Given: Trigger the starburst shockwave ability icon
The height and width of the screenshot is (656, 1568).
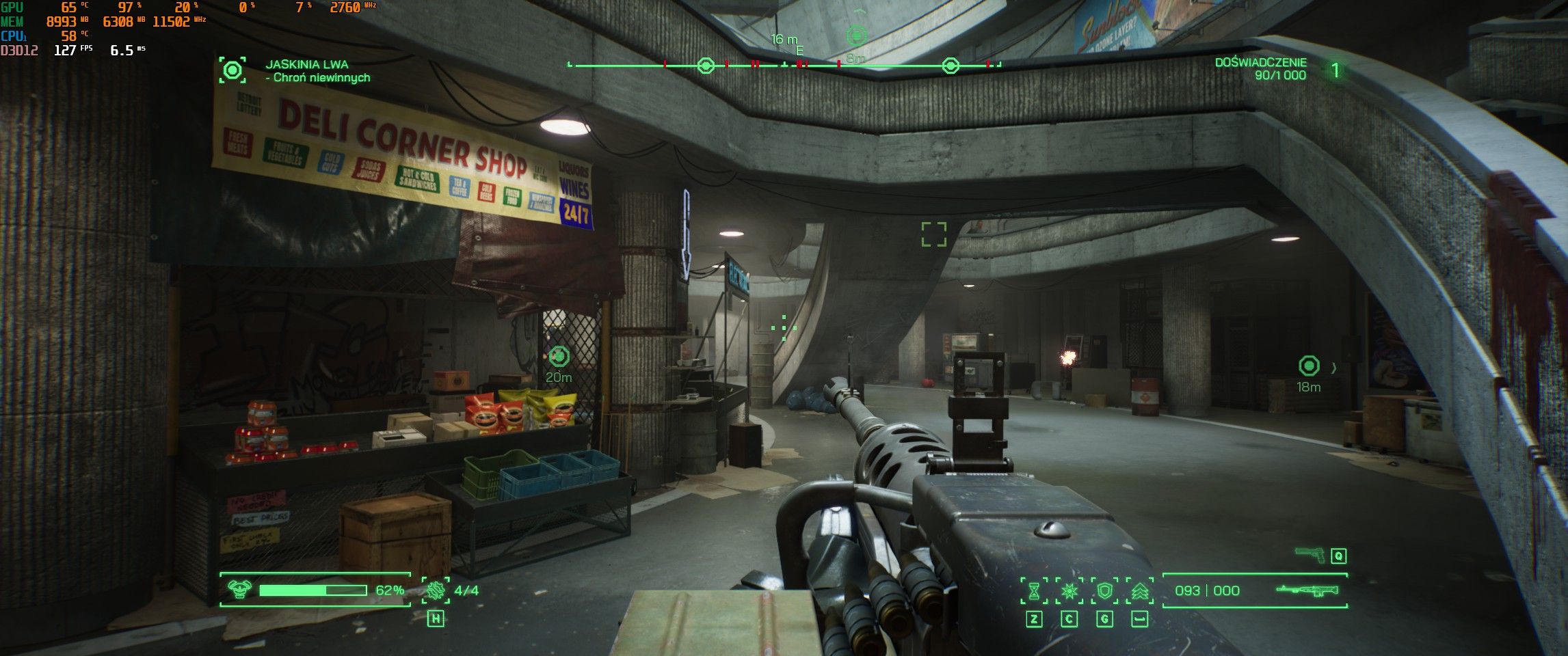Looking at the screenshot, I should click(1069, 590).
